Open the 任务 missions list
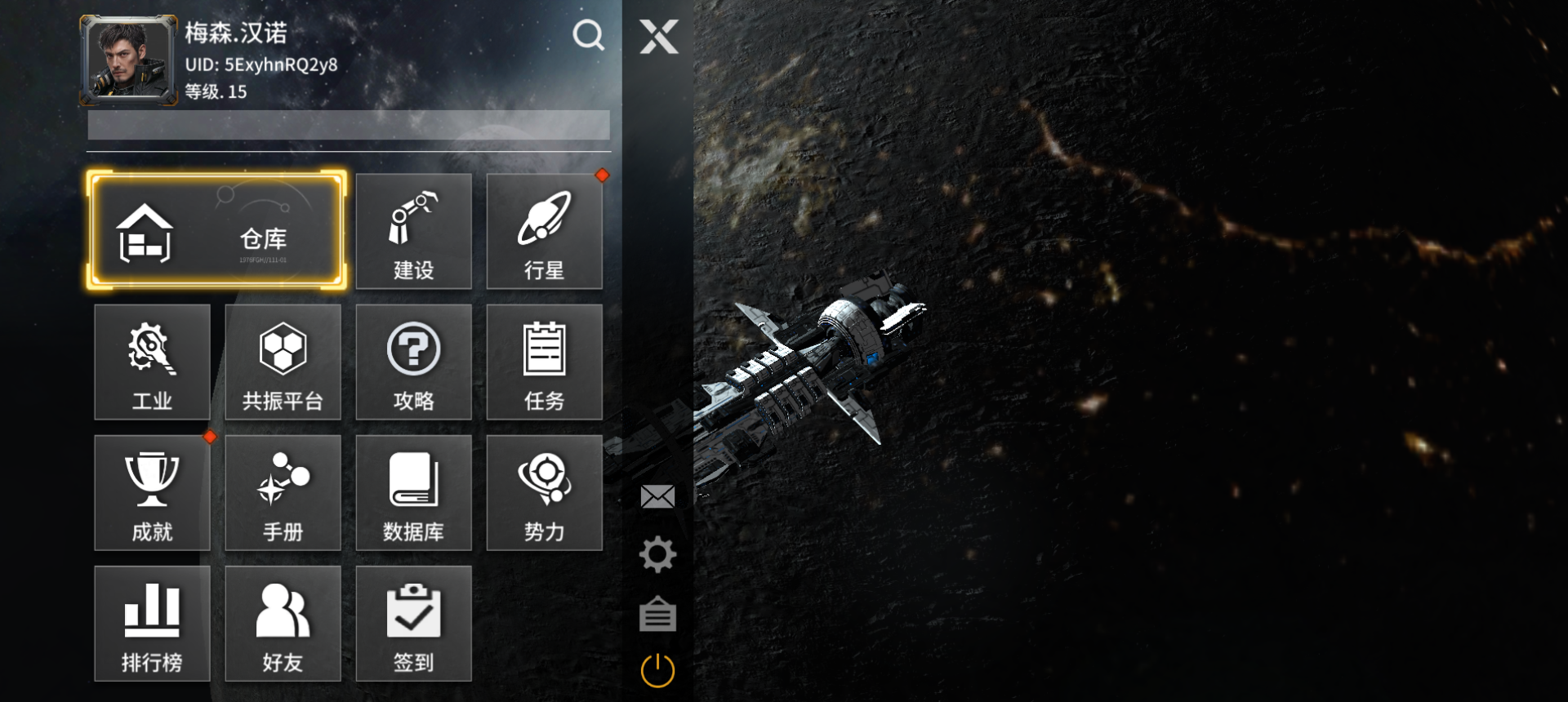The height and width of the screenshot is (702, 1568). tap(544, 362)
